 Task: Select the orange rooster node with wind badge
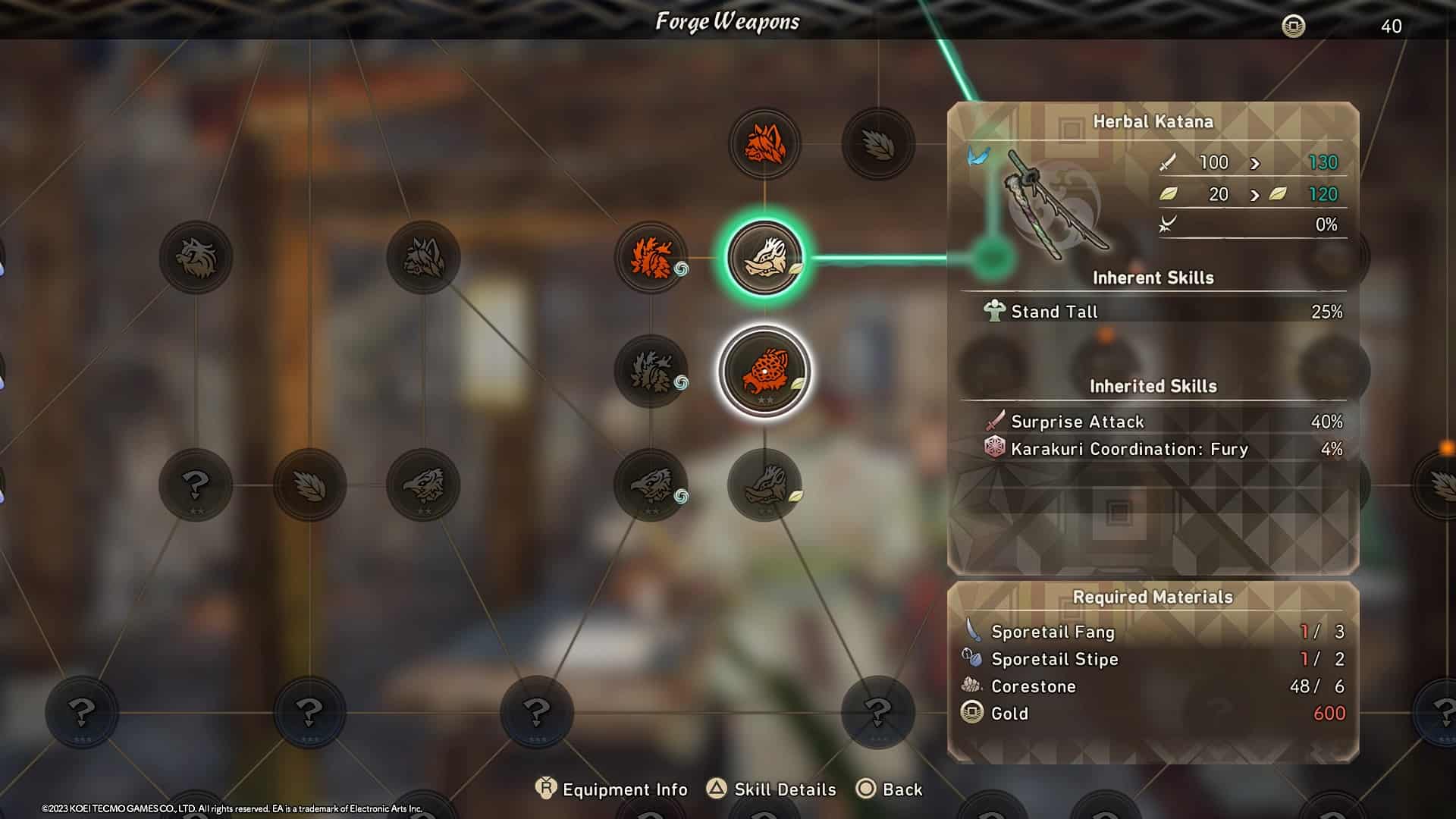tap(651, 258)
